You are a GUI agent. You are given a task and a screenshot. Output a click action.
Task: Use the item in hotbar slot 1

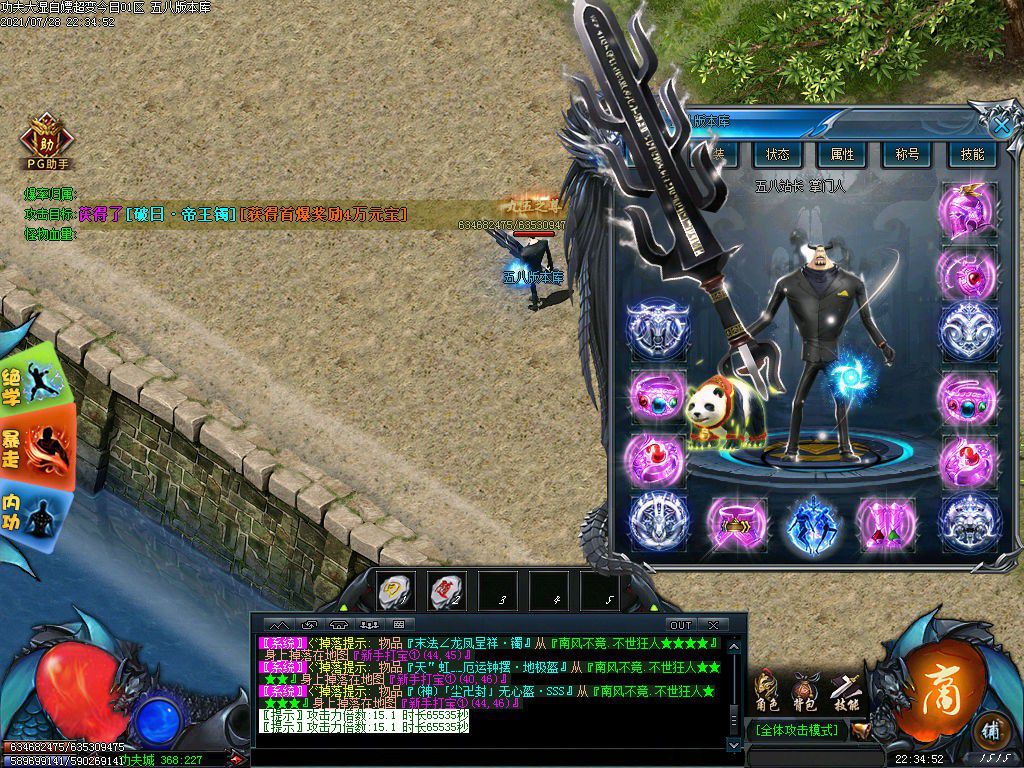395,590
